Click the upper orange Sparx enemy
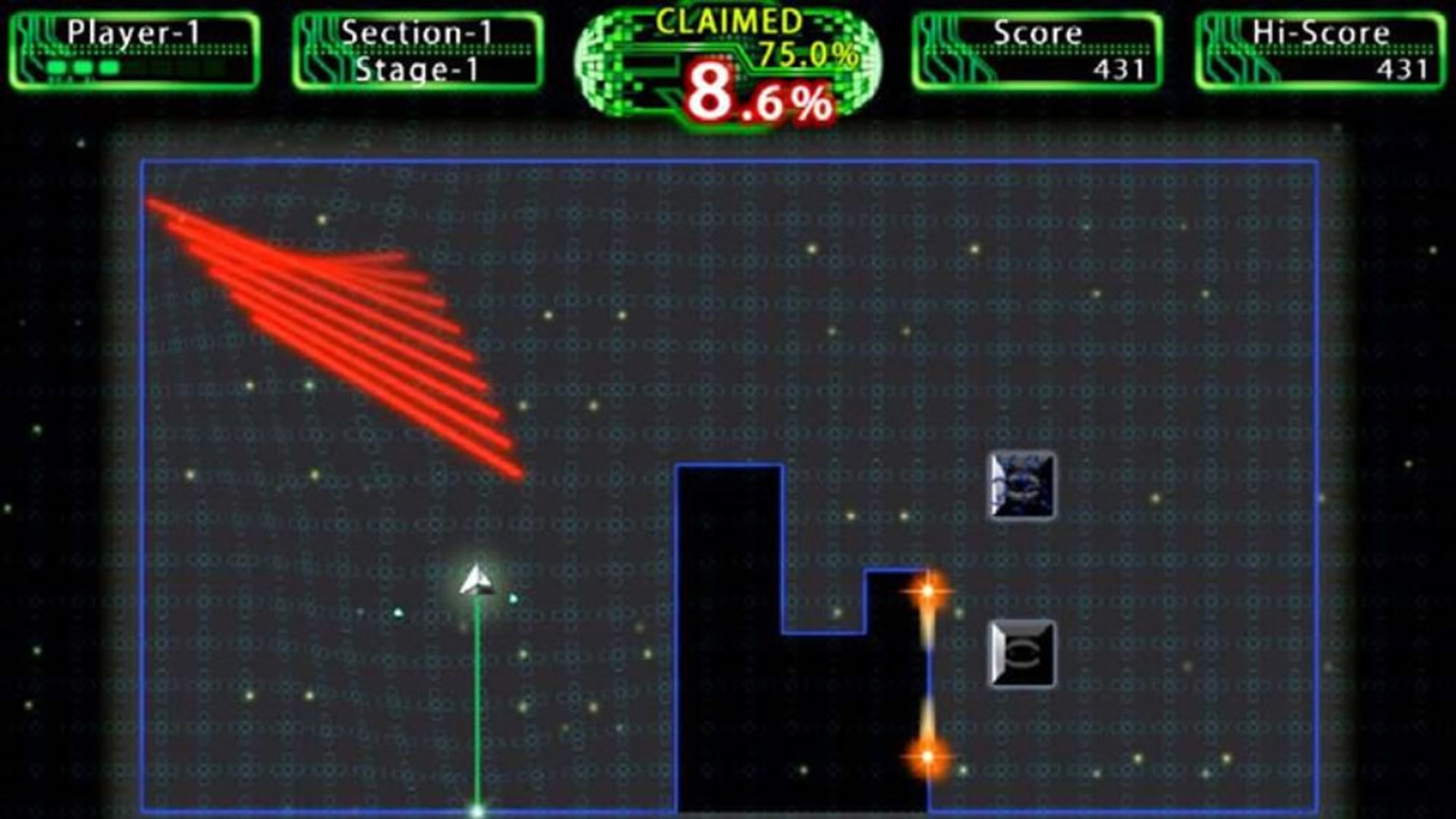Screen dimensions: 1456x819 [928, 591]
